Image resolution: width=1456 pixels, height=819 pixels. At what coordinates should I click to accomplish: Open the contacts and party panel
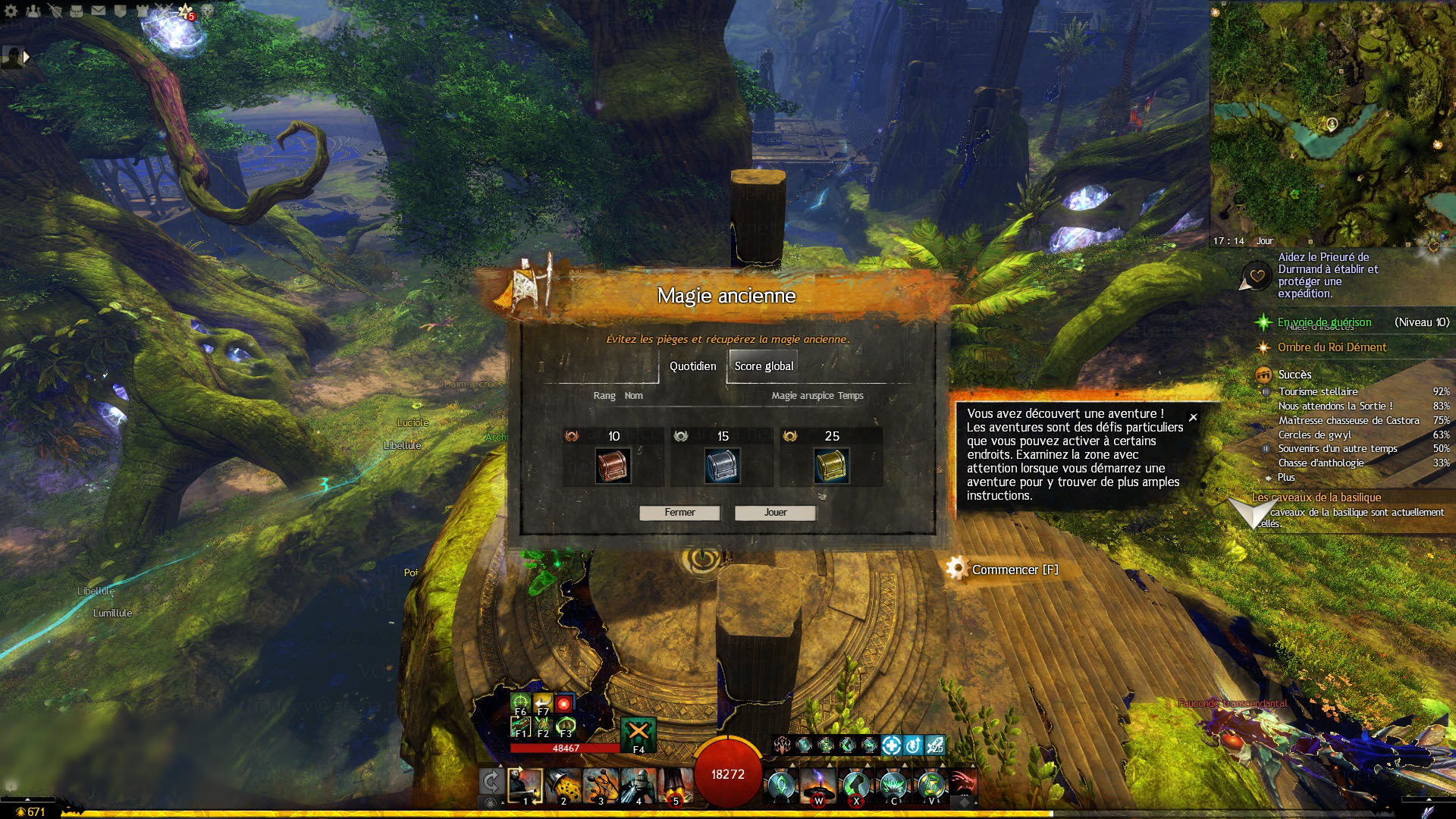click(33, 11)
